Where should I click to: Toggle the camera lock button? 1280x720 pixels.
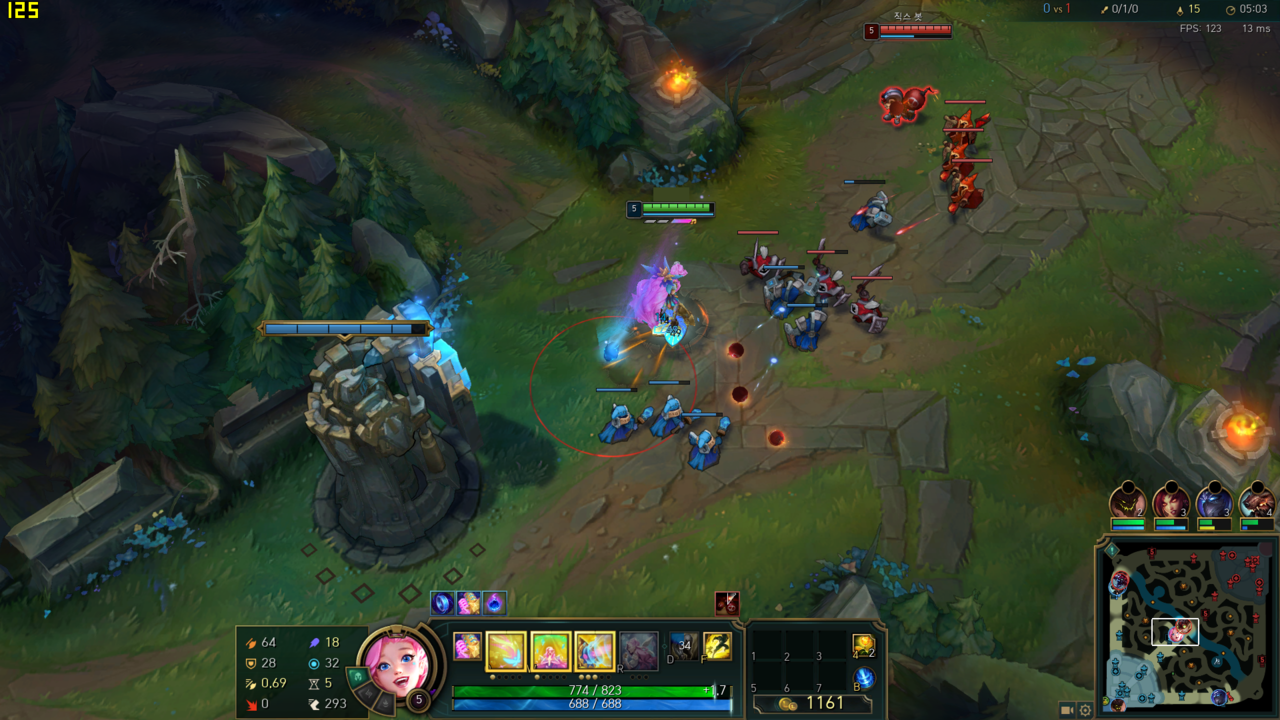coord(1067,710)
